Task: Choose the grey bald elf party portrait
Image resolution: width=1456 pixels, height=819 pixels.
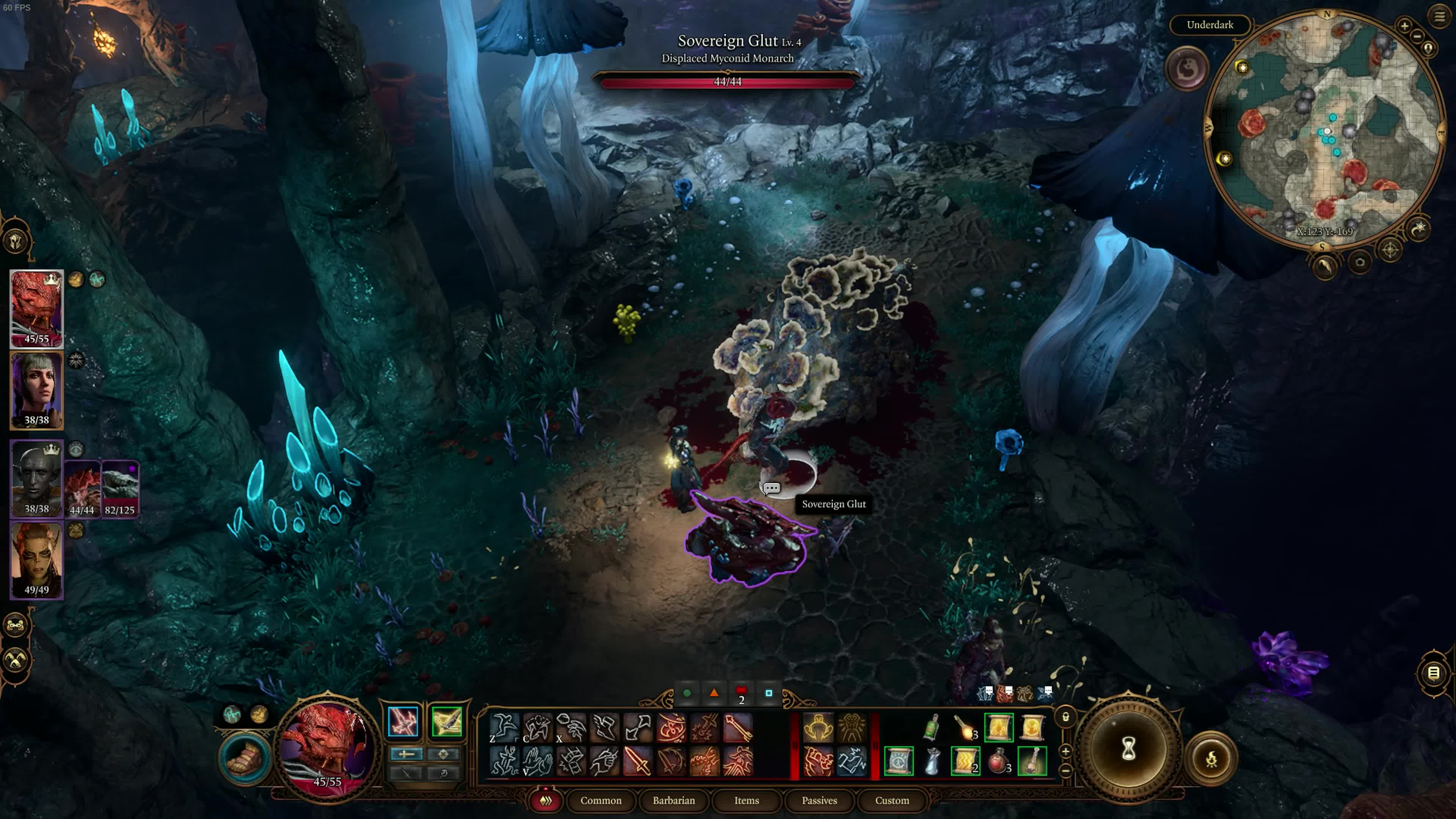Action: coord(37,478)
